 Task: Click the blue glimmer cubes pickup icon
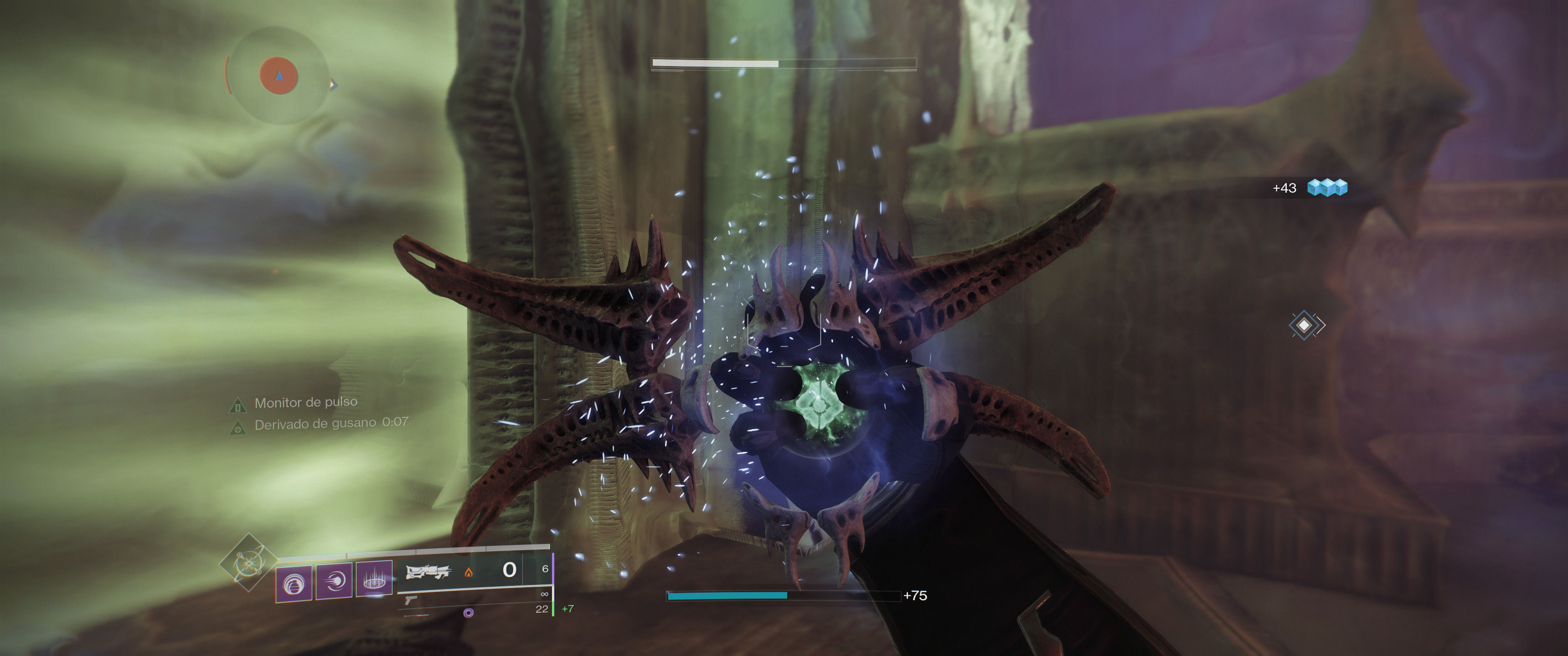click(x=1327, y=187)
